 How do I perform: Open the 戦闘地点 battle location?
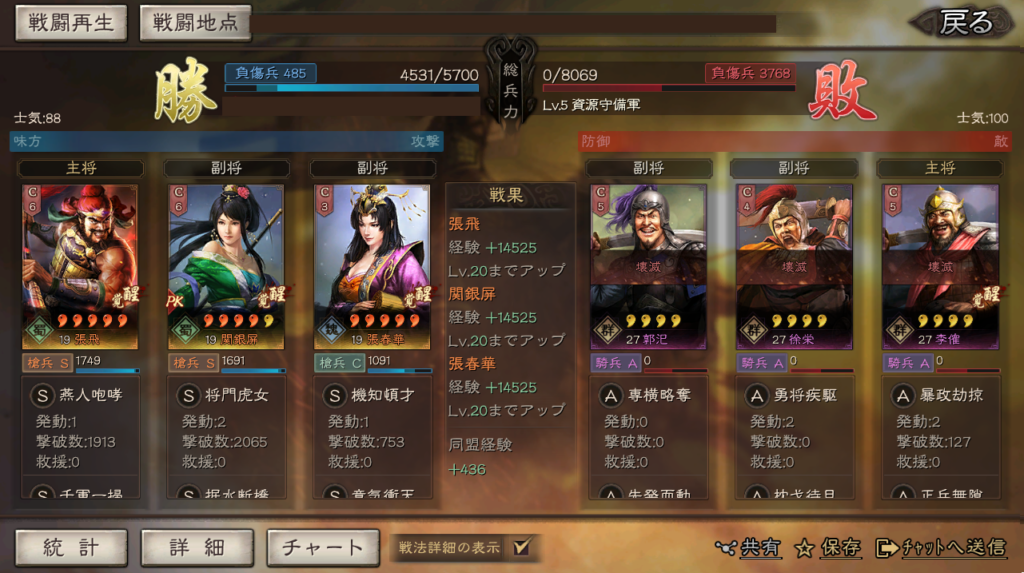point(195,23)
